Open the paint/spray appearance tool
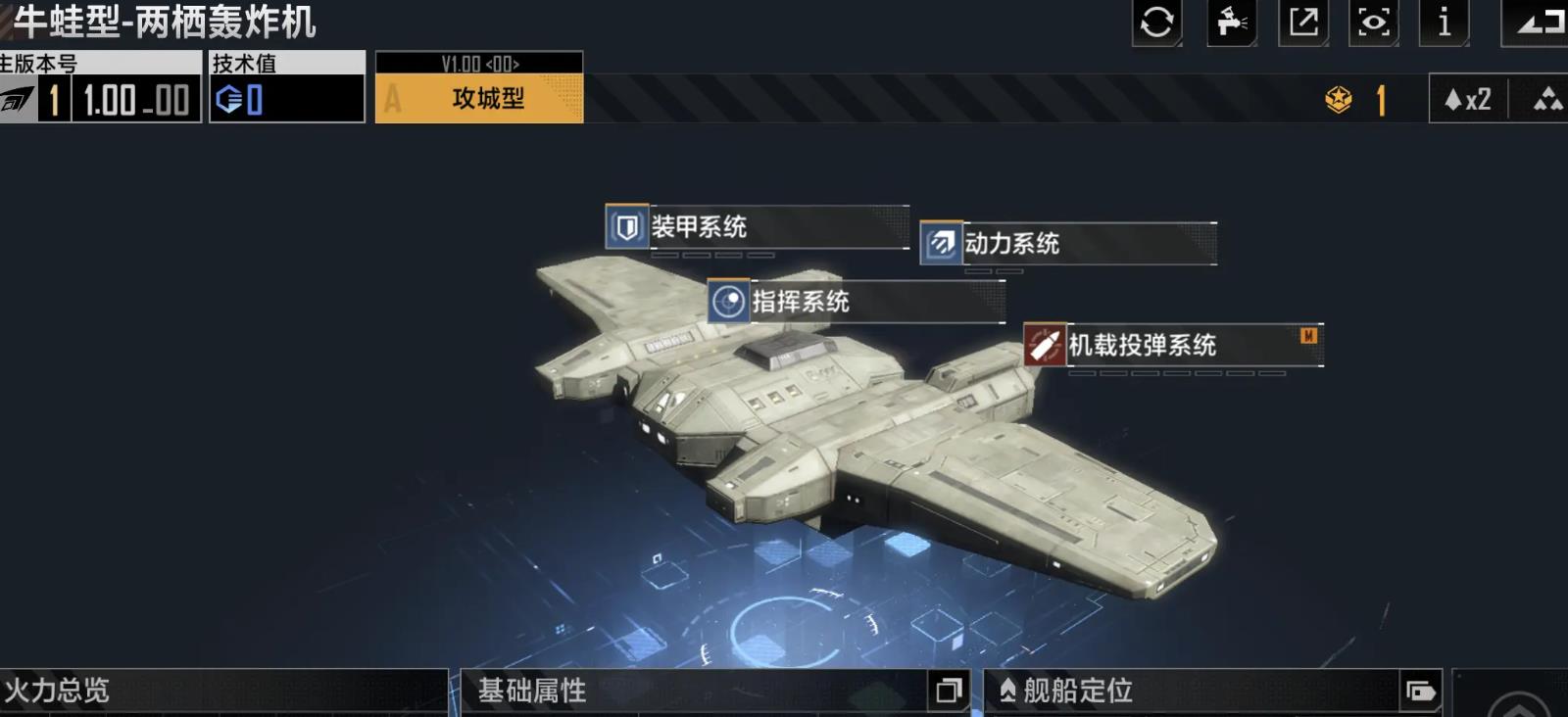This screenshot has height=717, width=1568. click(x=1228, y=24)
